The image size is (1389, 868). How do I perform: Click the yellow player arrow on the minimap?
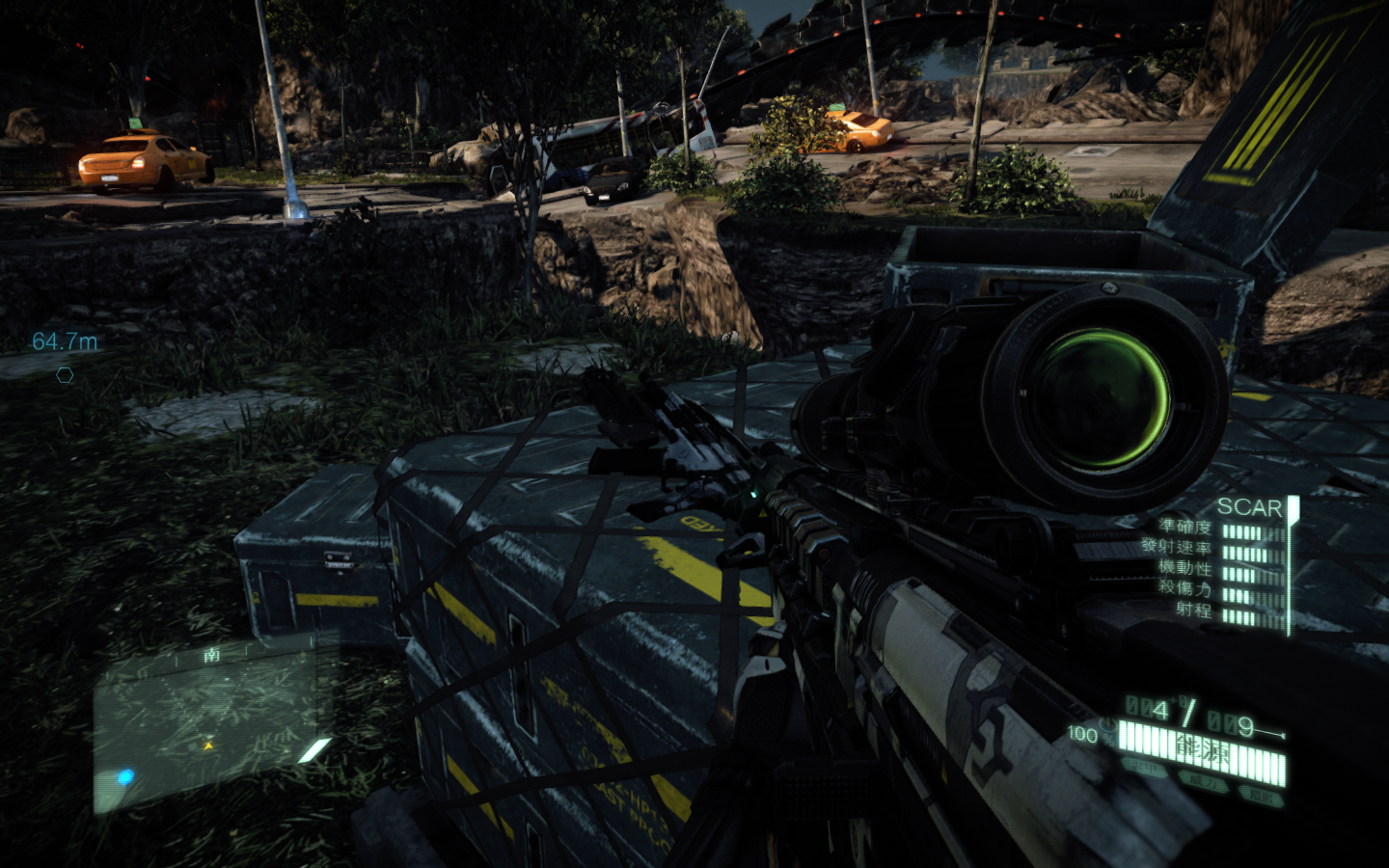pyautogui.click(x=207, y=745)
